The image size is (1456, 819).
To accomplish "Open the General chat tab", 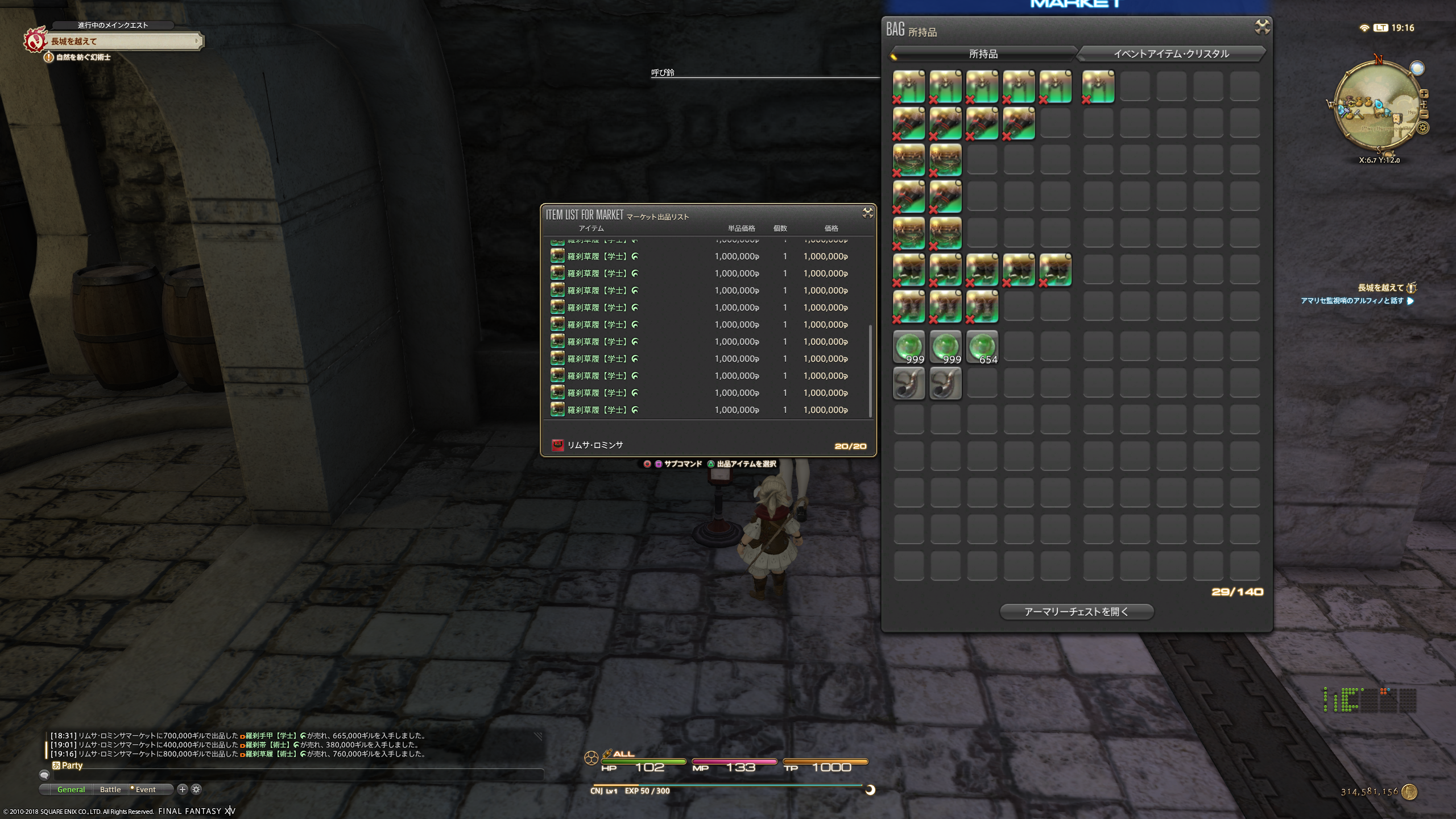I will [x=71, y=789].
